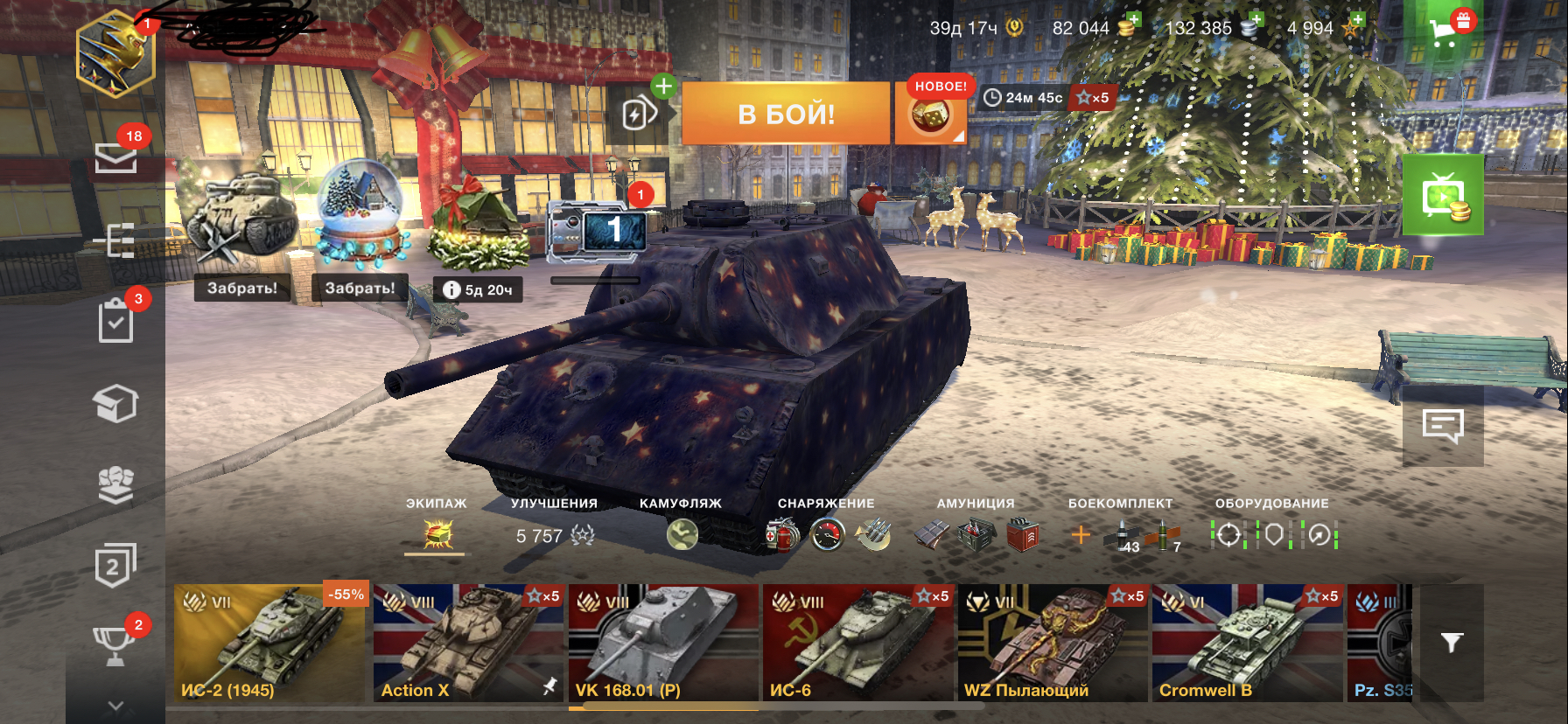
Task: Claim the snow globe reward
Action: tap(360, 288)
